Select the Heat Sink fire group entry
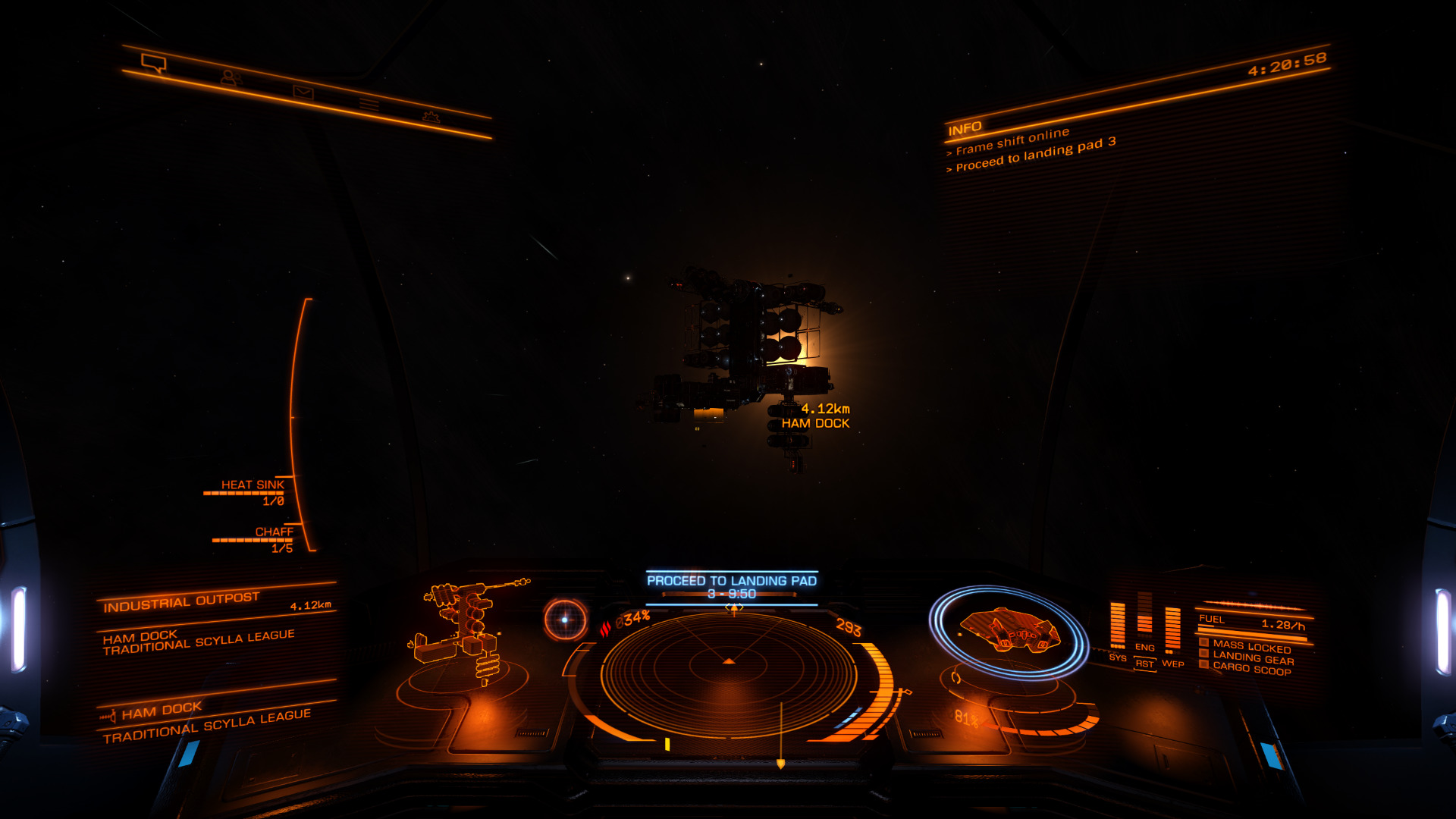This screenshot has height=819, width=1456. click(x=252, y=485)
